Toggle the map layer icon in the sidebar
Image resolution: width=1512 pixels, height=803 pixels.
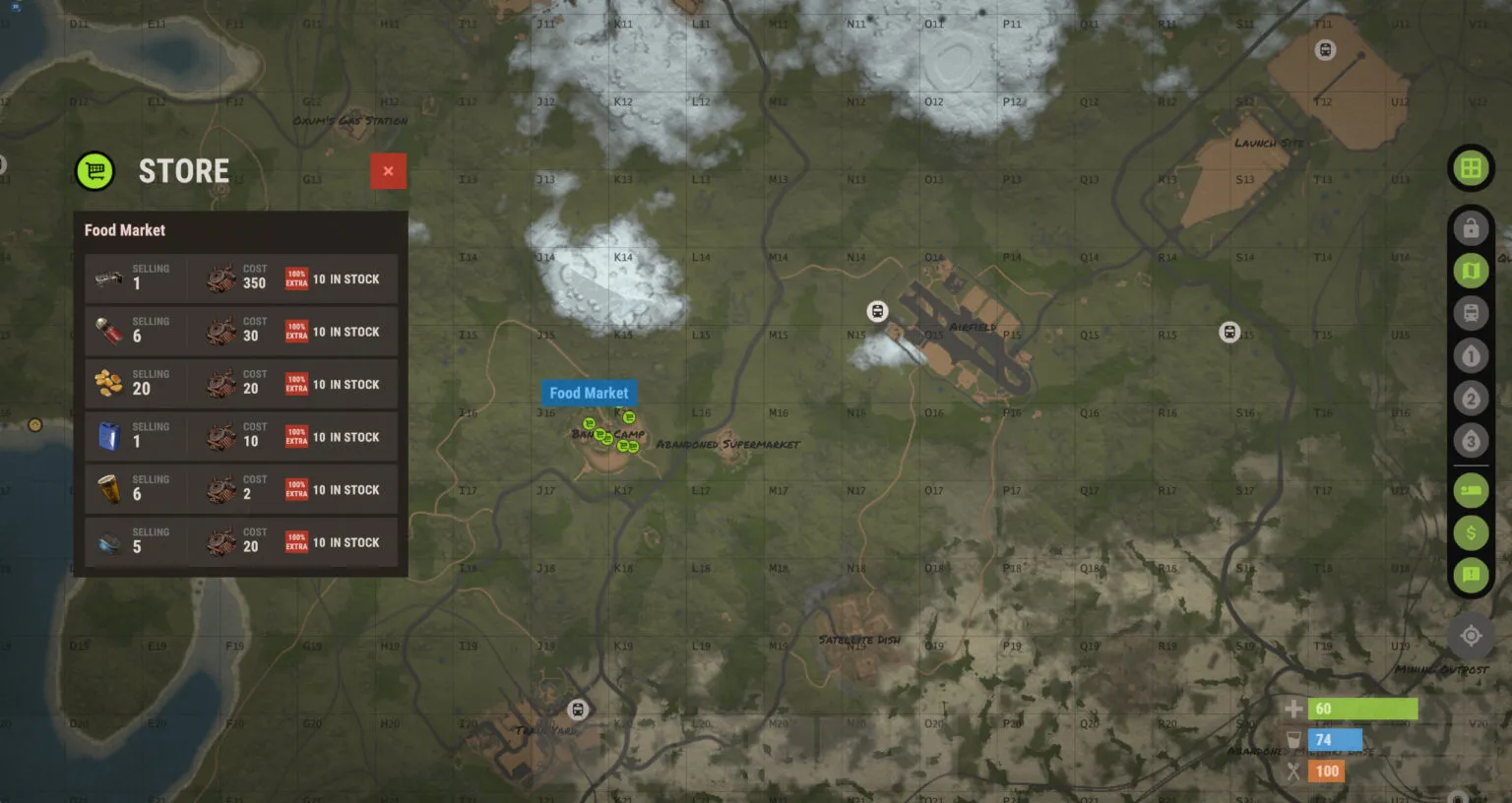[x=1471, y=271]
